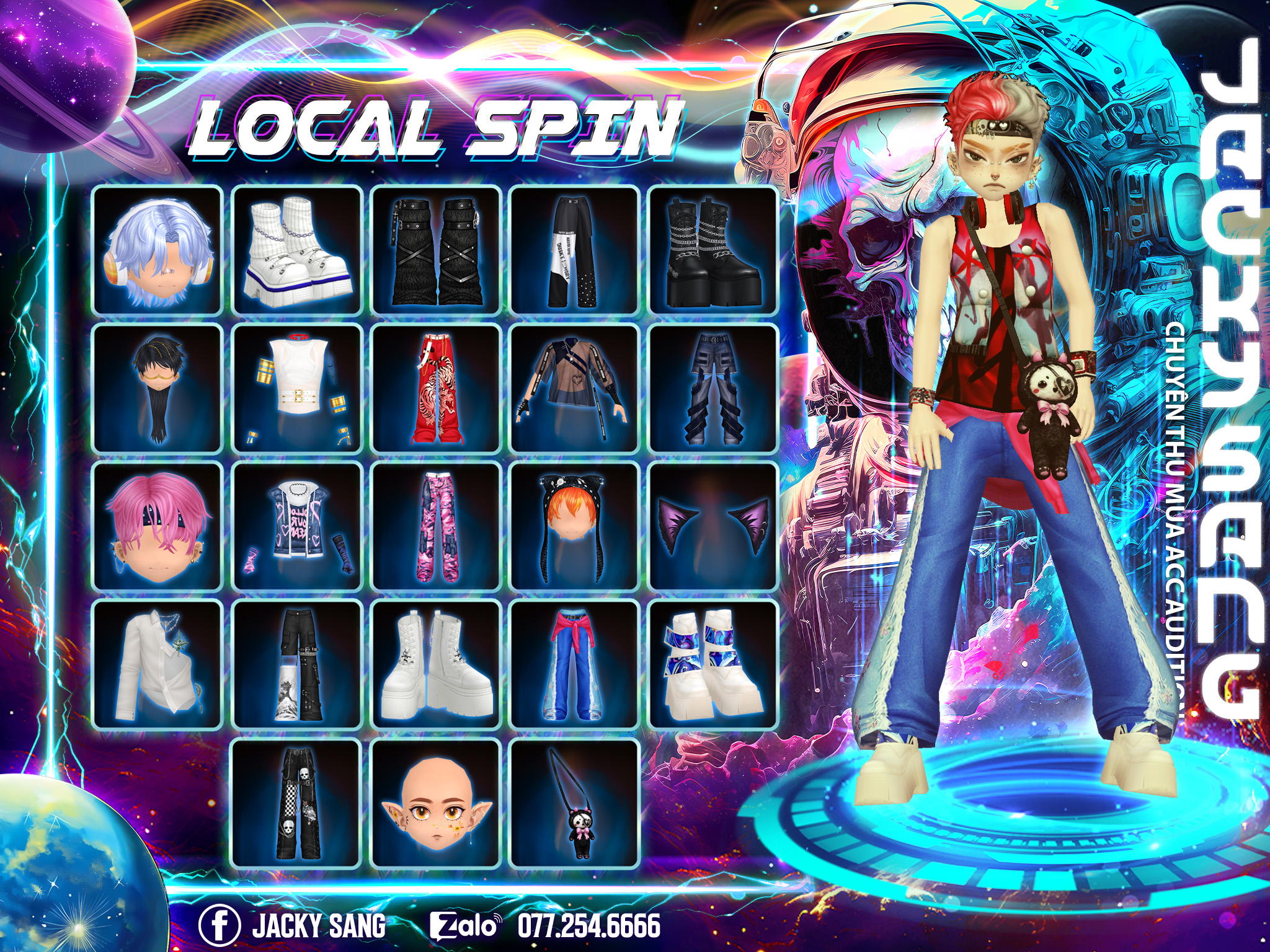Pick the blue jeans with red waist tie
This screenshot has height=952, width=1270.
point(574,665)
